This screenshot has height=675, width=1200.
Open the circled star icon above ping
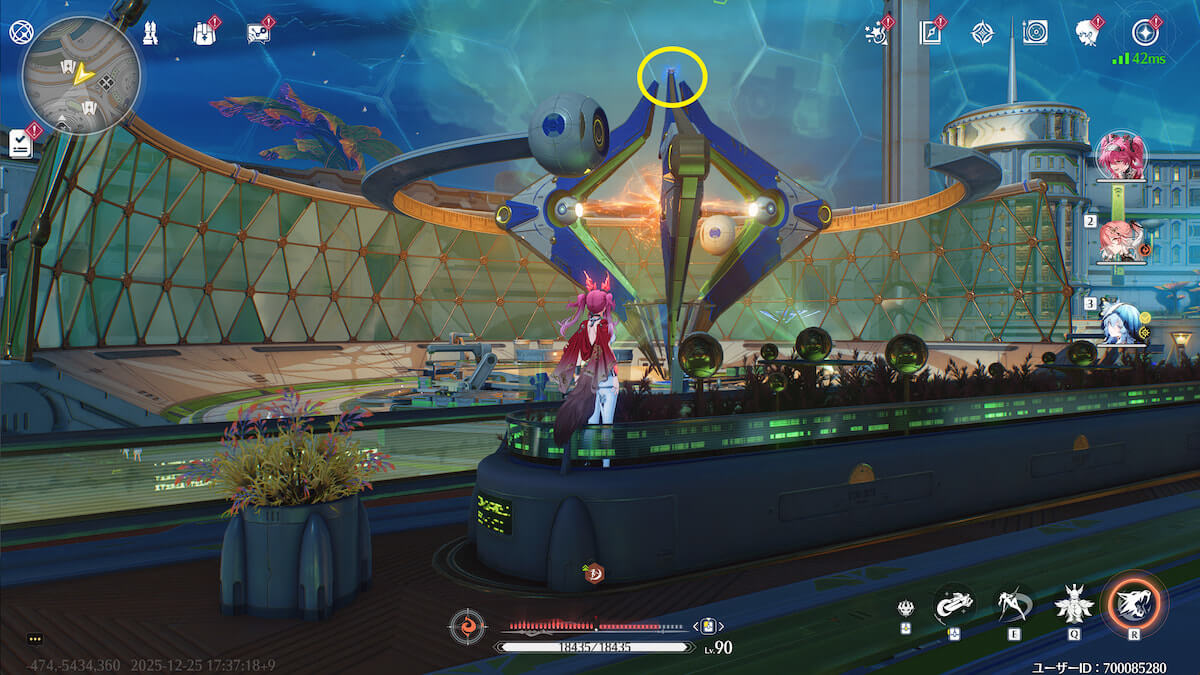pos(1144,33)
